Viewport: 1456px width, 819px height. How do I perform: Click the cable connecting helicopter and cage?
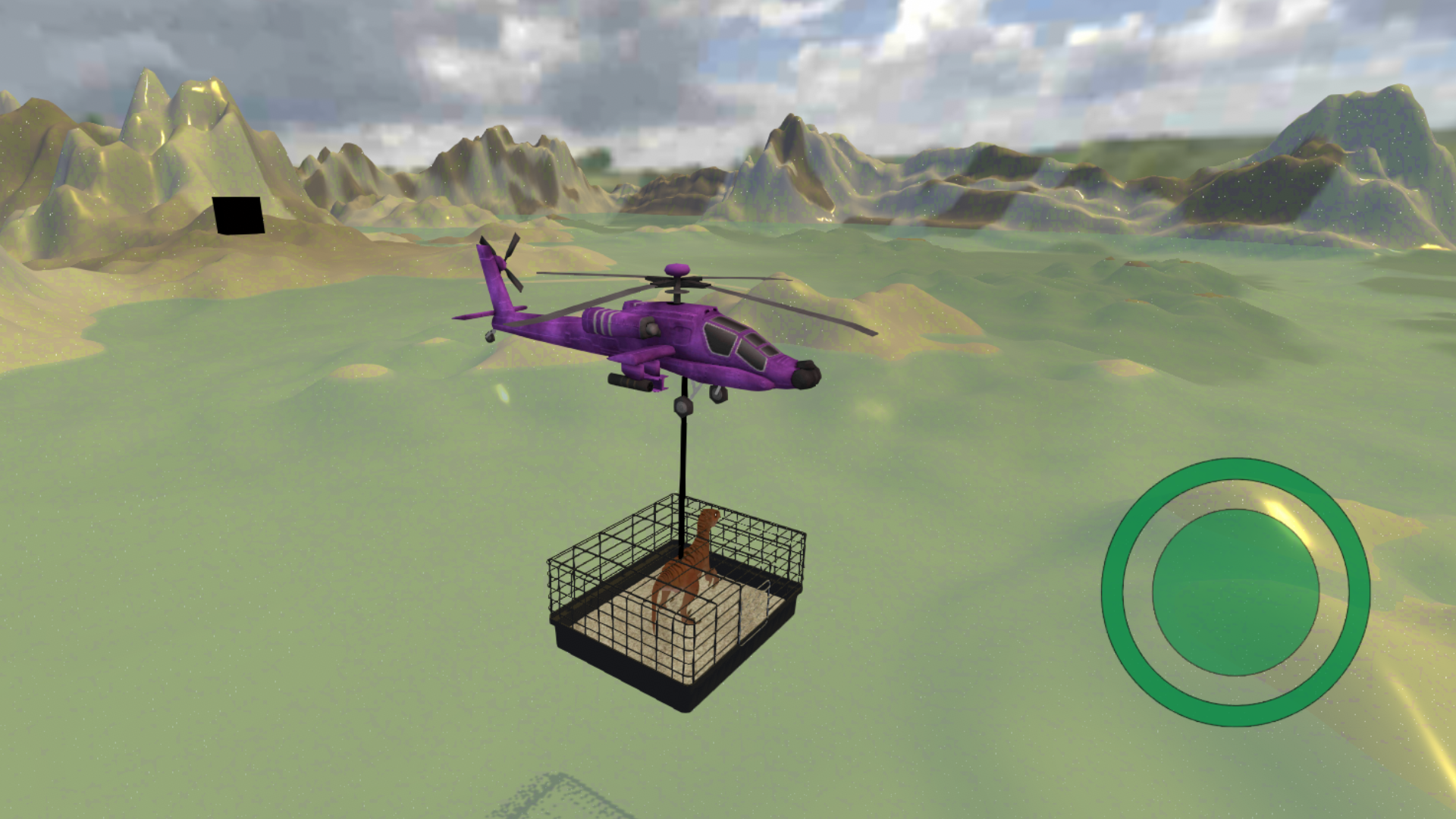point(682,455)
